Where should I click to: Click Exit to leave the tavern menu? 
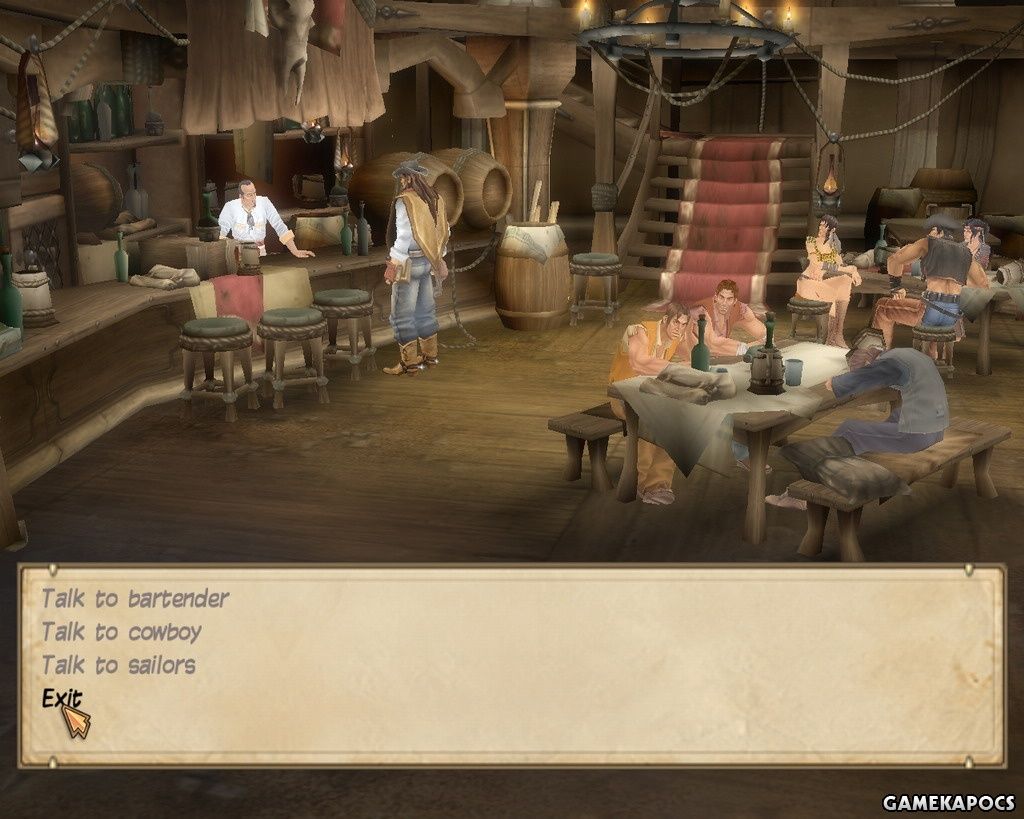click(61, 699)
